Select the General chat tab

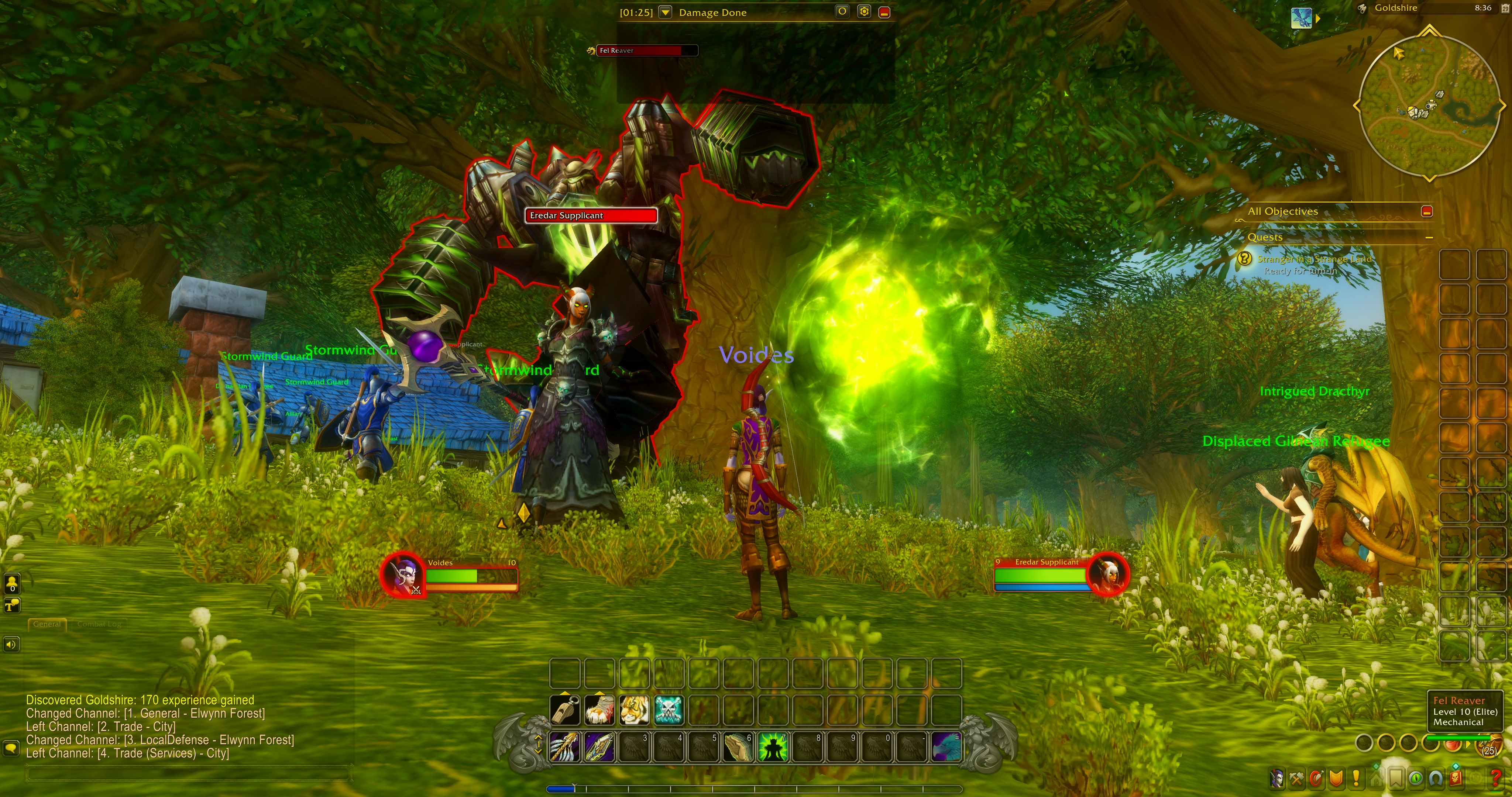(47, 624)
